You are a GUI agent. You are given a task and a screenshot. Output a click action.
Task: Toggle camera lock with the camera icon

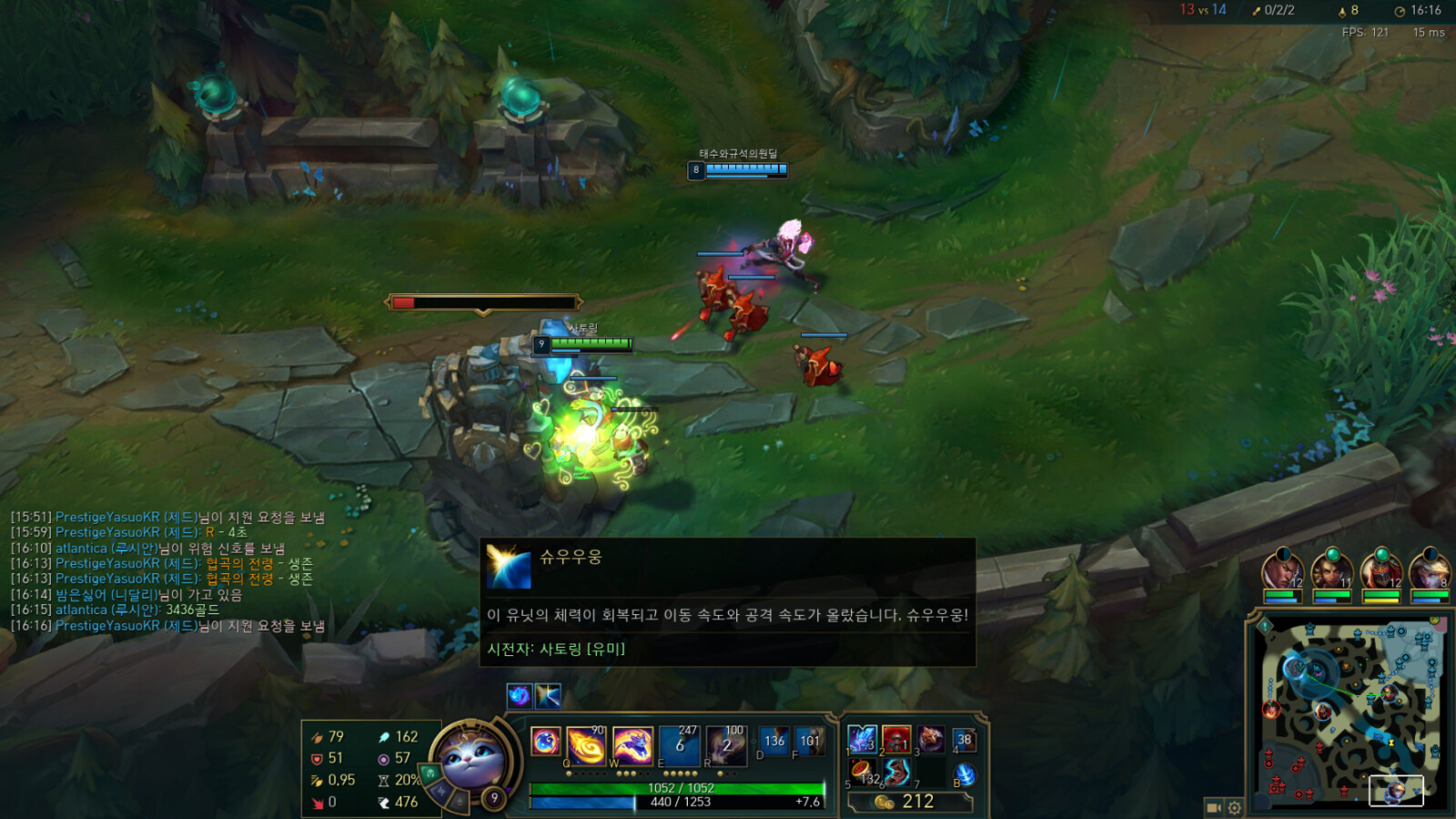[x=1214, y=806]
